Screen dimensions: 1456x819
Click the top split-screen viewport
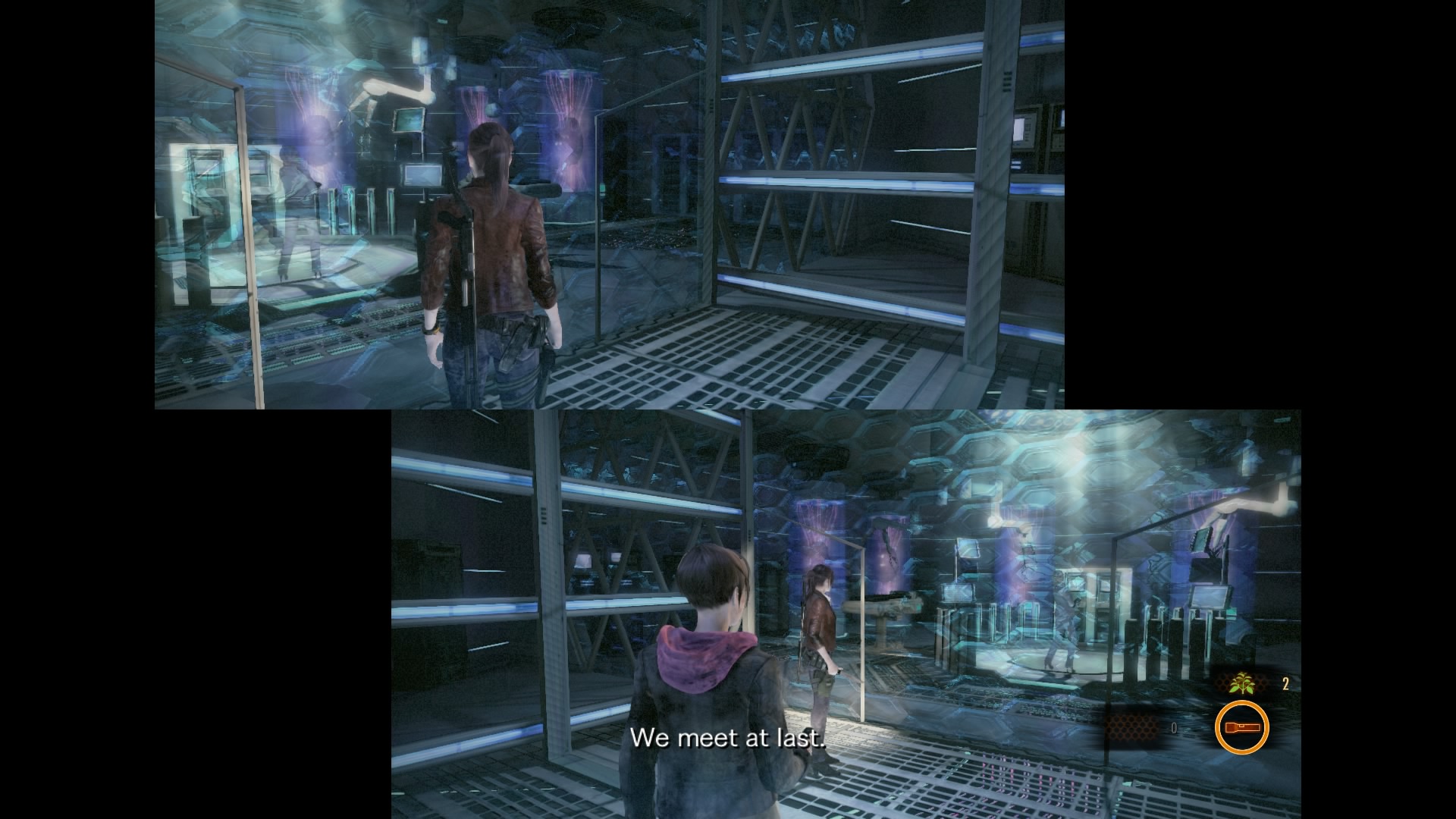(607, 205)
